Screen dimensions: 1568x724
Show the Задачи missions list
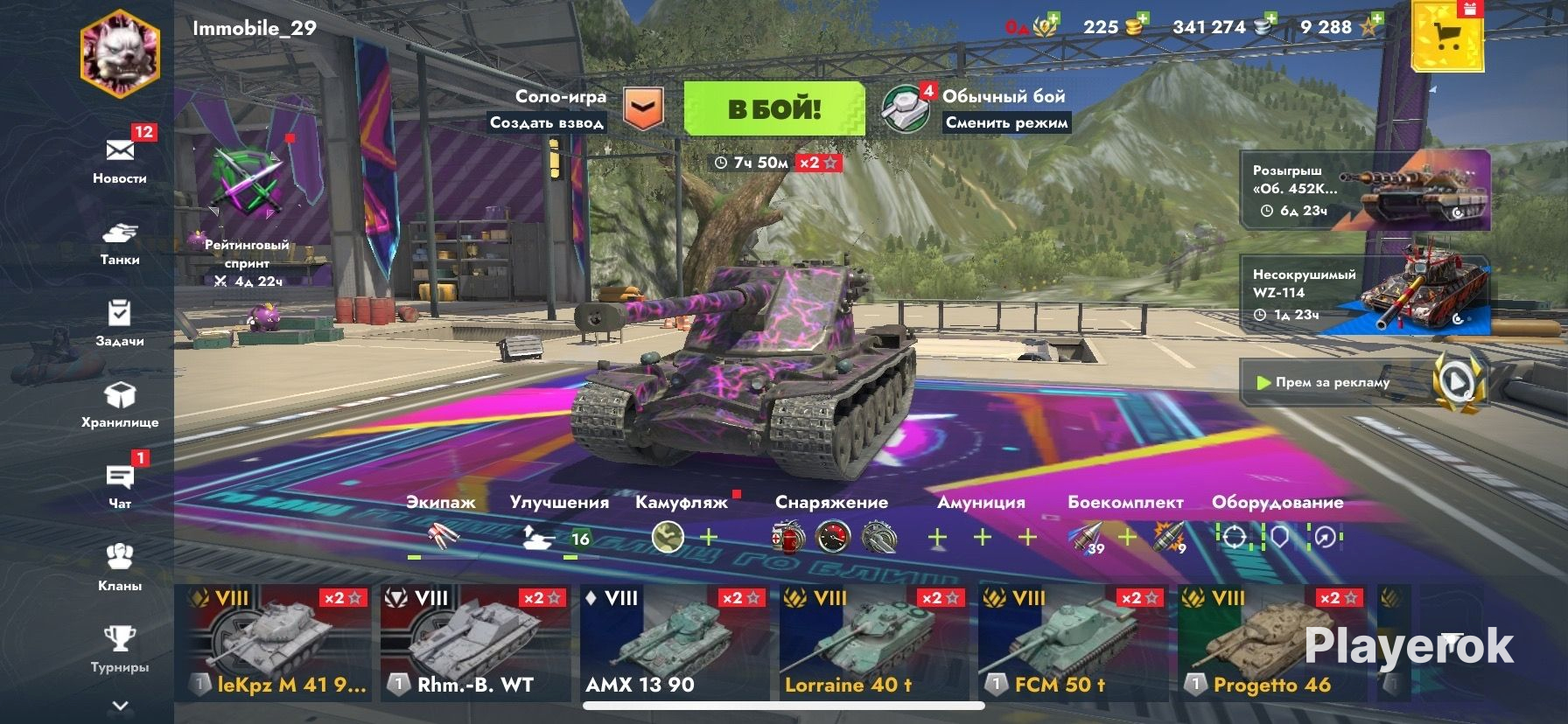[120, 322]
